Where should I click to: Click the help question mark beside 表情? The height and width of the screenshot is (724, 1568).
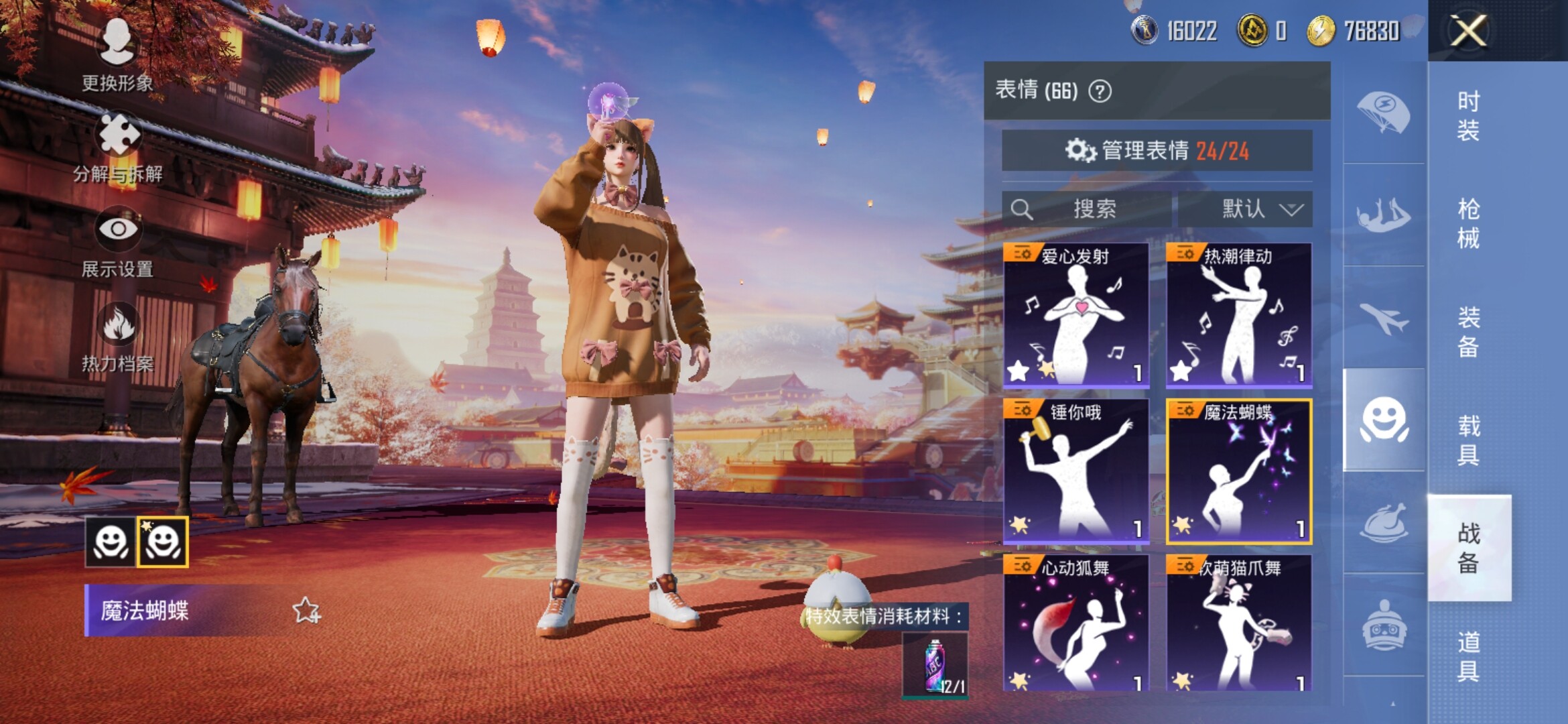(x=1100, y=90)
